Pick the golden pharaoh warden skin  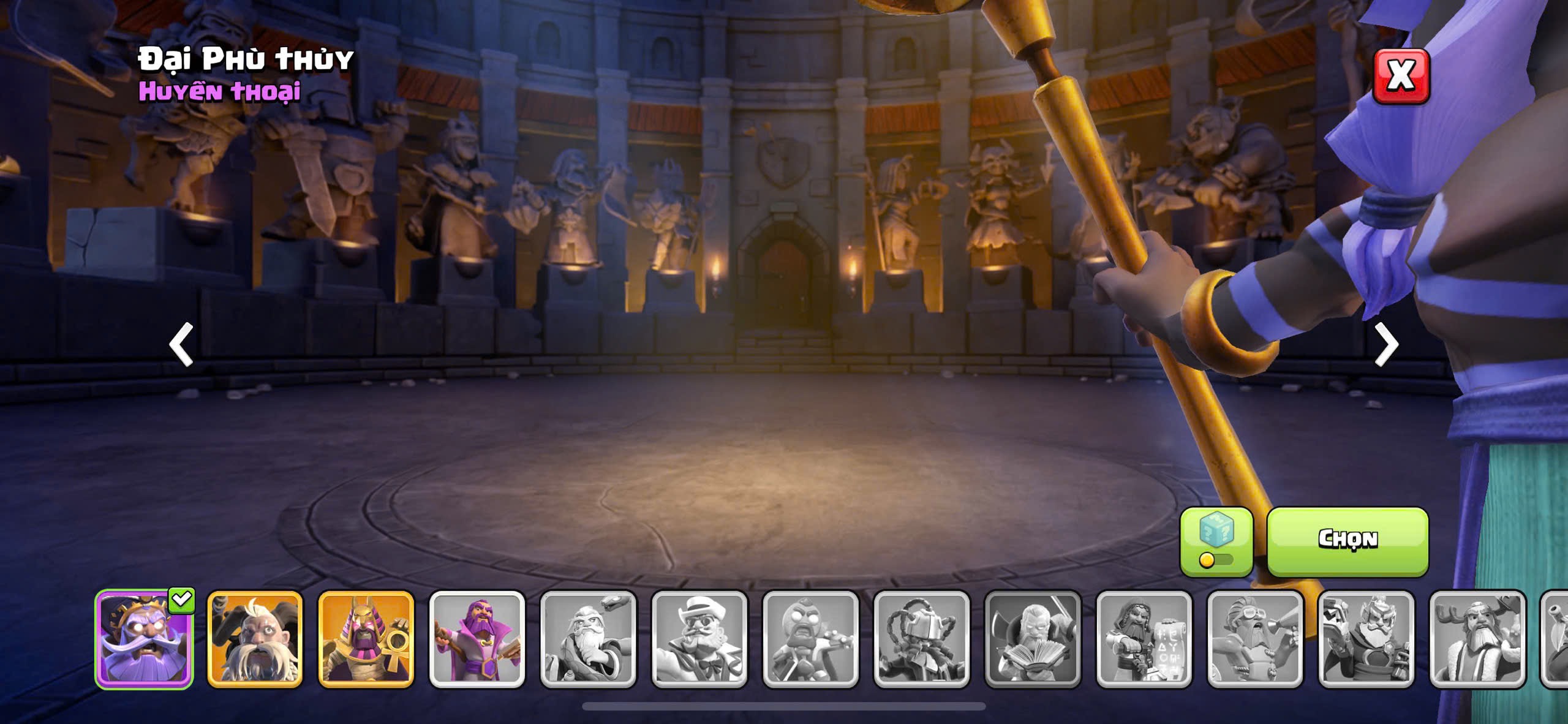click(366, 639)
